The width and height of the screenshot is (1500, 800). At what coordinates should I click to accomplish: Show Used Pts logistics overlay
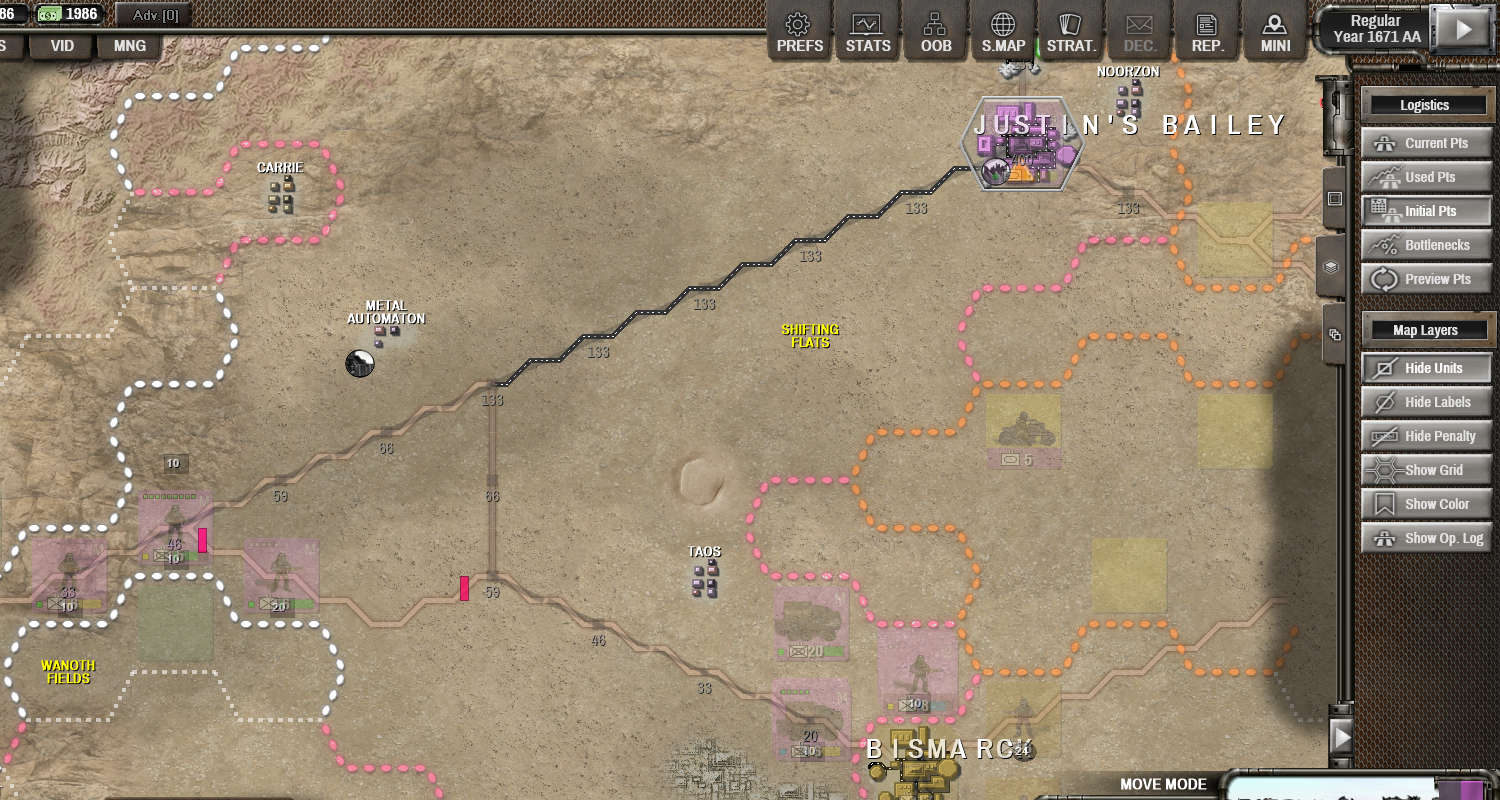tap(1425, 177)
